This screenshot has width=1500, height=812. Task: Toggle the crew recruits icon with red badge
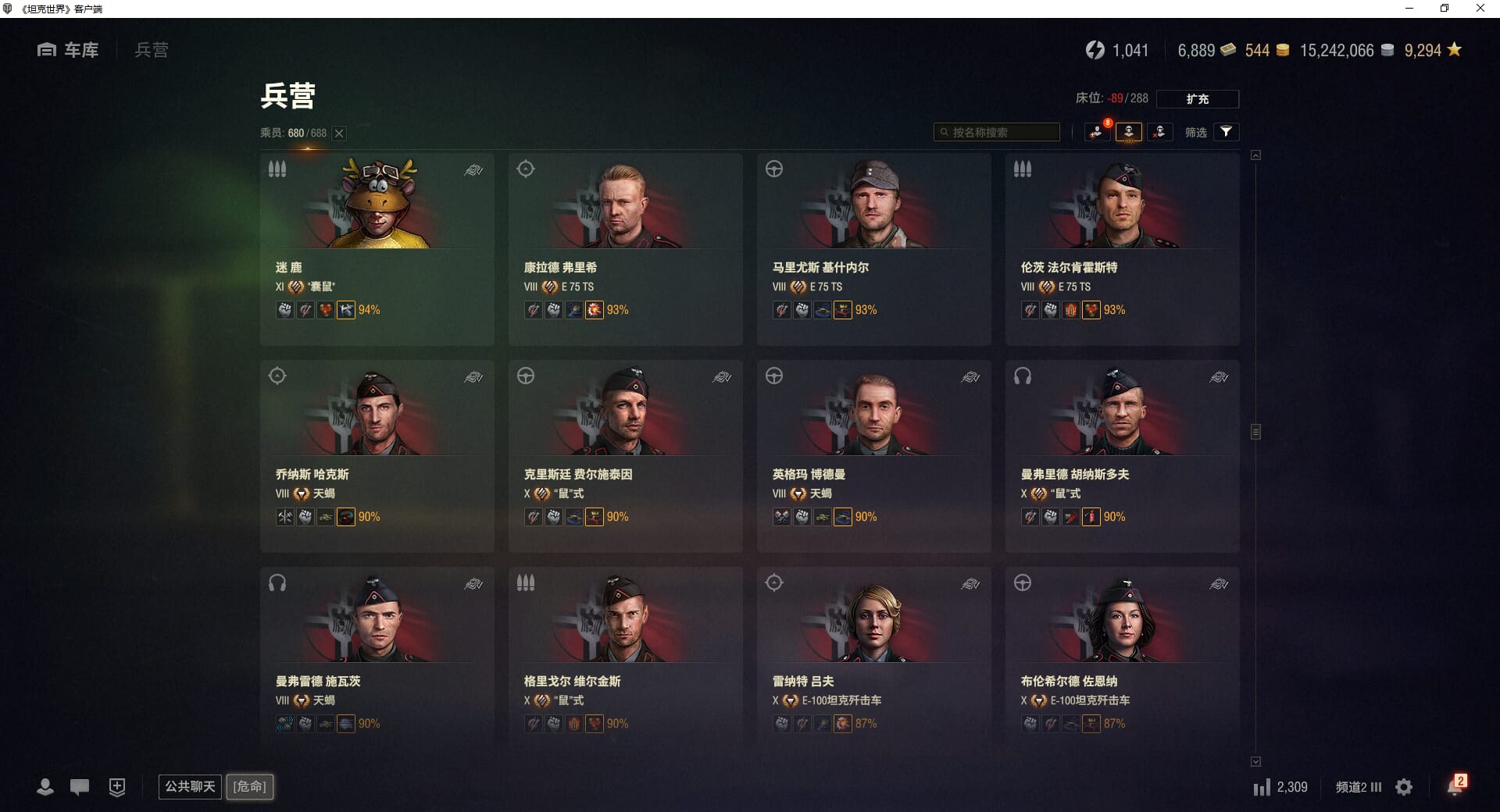click(1097, 132)
